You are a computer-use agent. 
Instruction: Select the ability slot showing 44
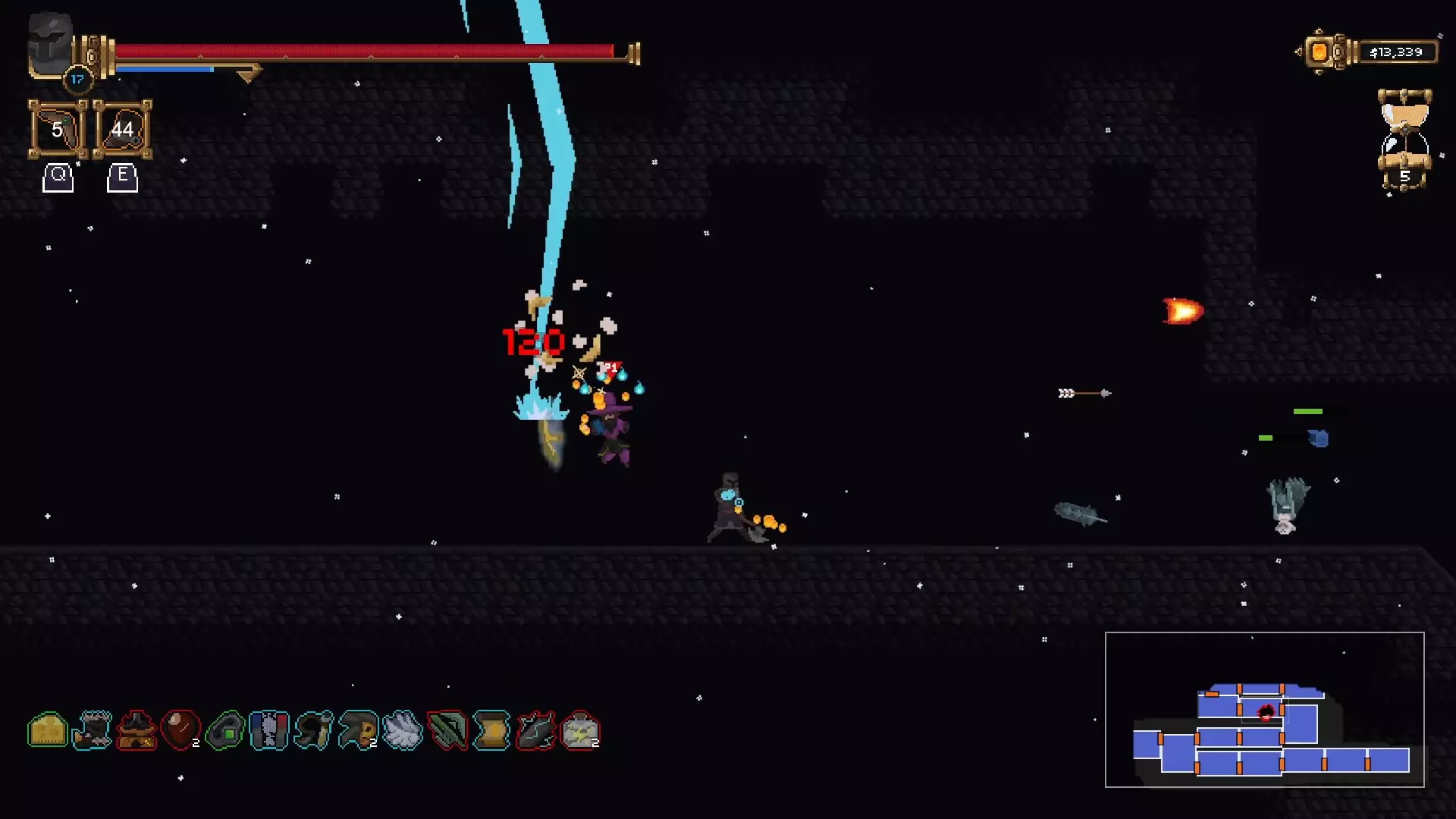pos(122,130)
